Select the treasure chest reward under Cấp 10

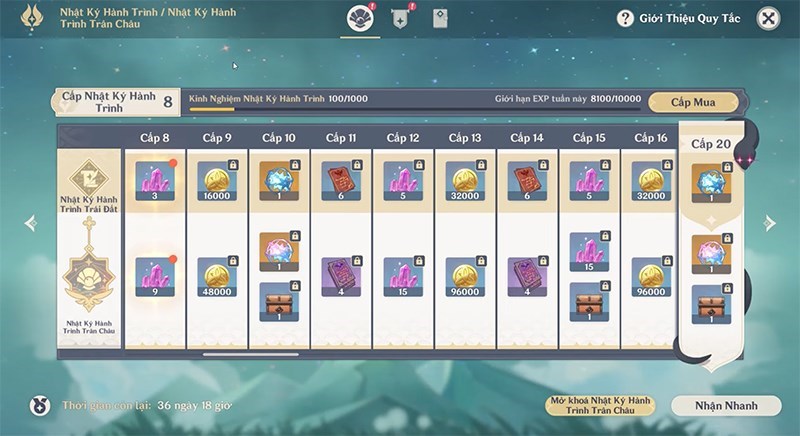[x=279, y=301]
